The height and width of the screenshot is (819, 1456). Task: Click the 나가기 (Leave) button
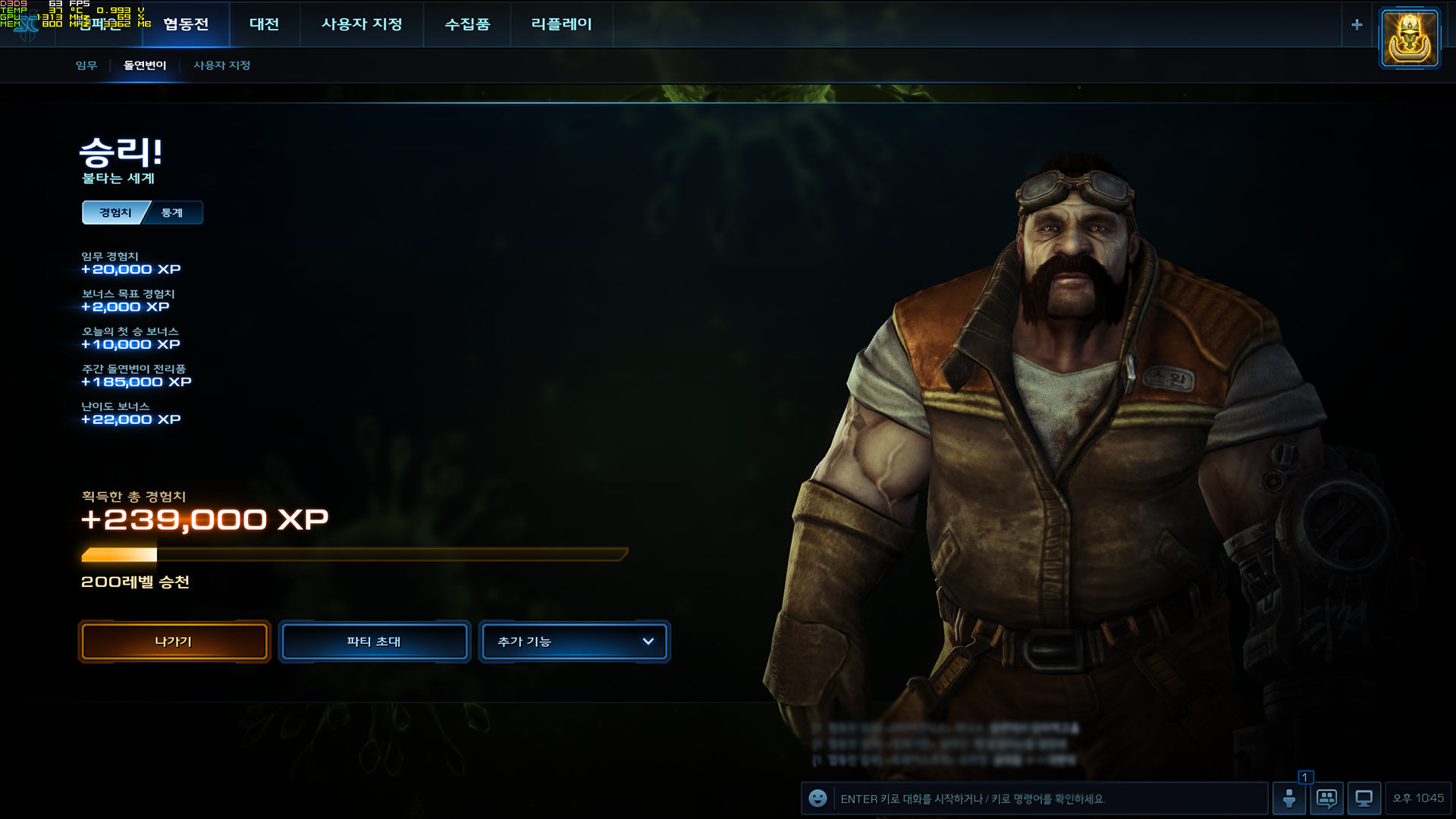174,642
